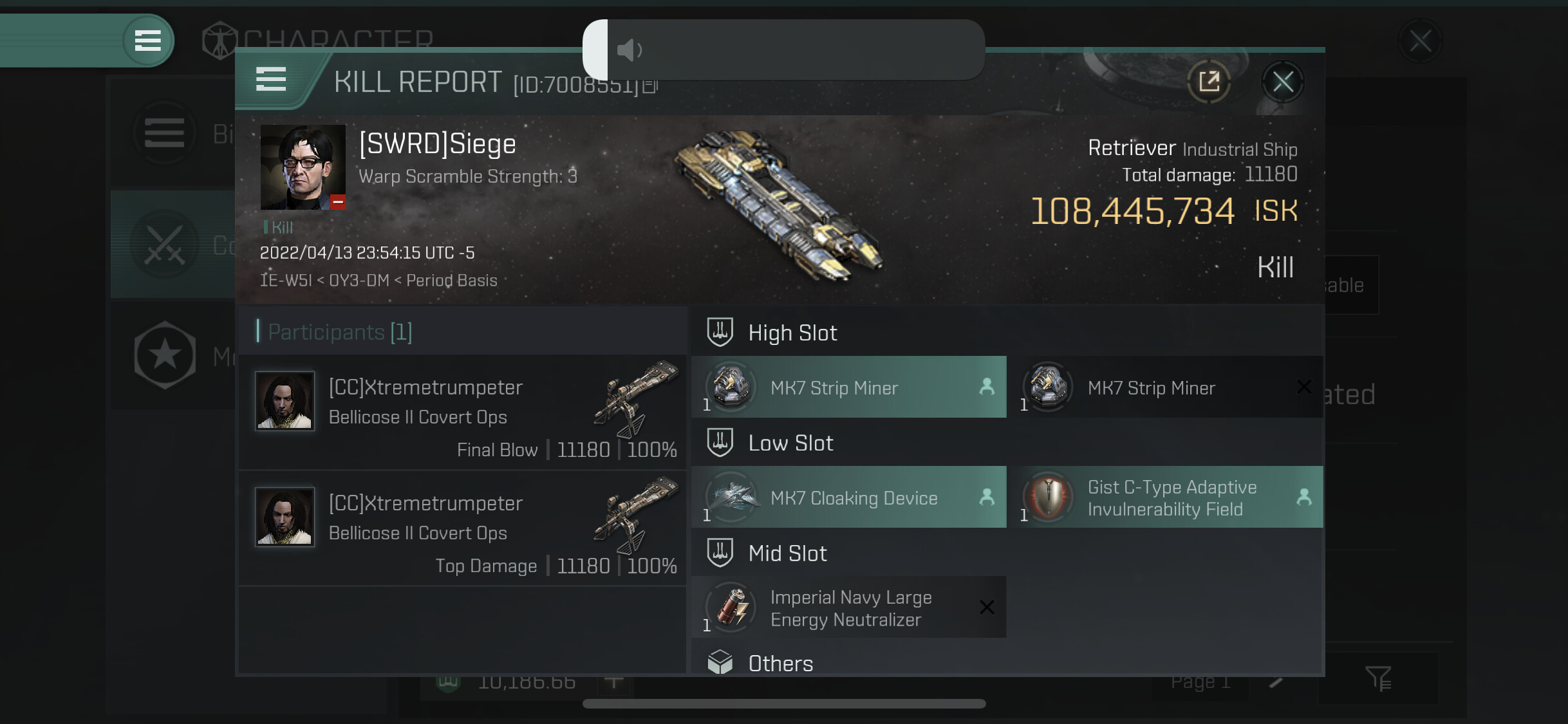The image size is (1568, 724).
Task: Open the Kill Report hamburger menu
Action: coord(271,79)
